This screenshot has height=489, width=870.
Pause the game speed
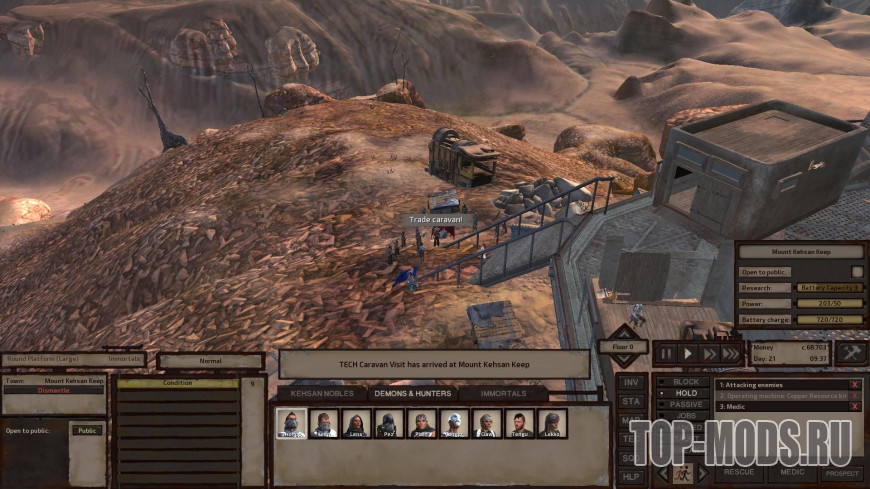click(x=665, y=353)
